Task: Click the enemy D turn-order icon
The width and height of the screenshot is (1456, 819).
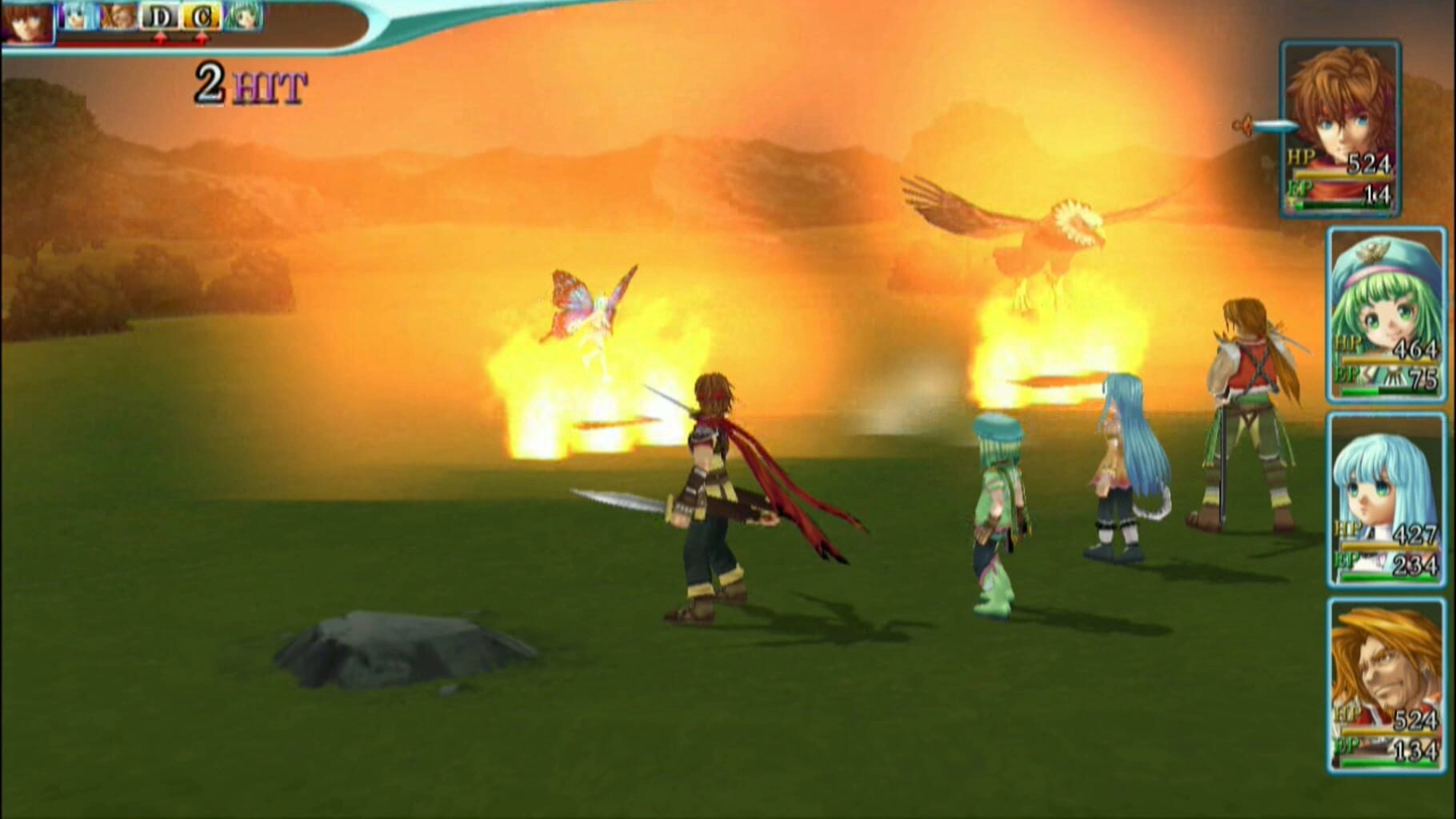Action: tap(160, 17)
